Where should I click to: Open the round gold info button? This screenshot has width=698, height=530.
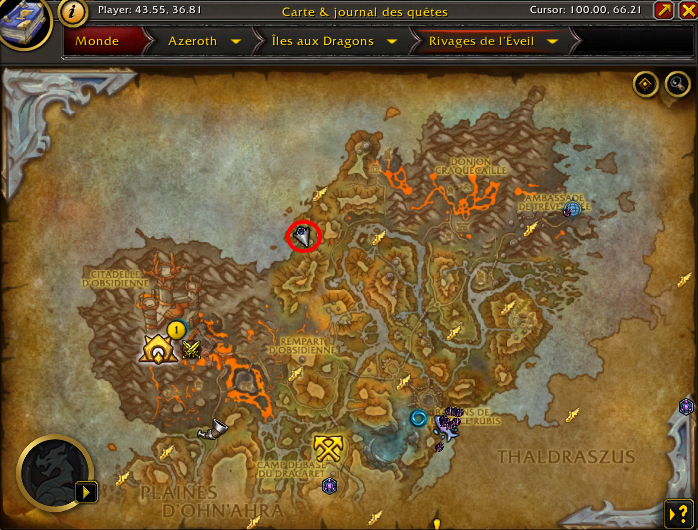(72, 12)
